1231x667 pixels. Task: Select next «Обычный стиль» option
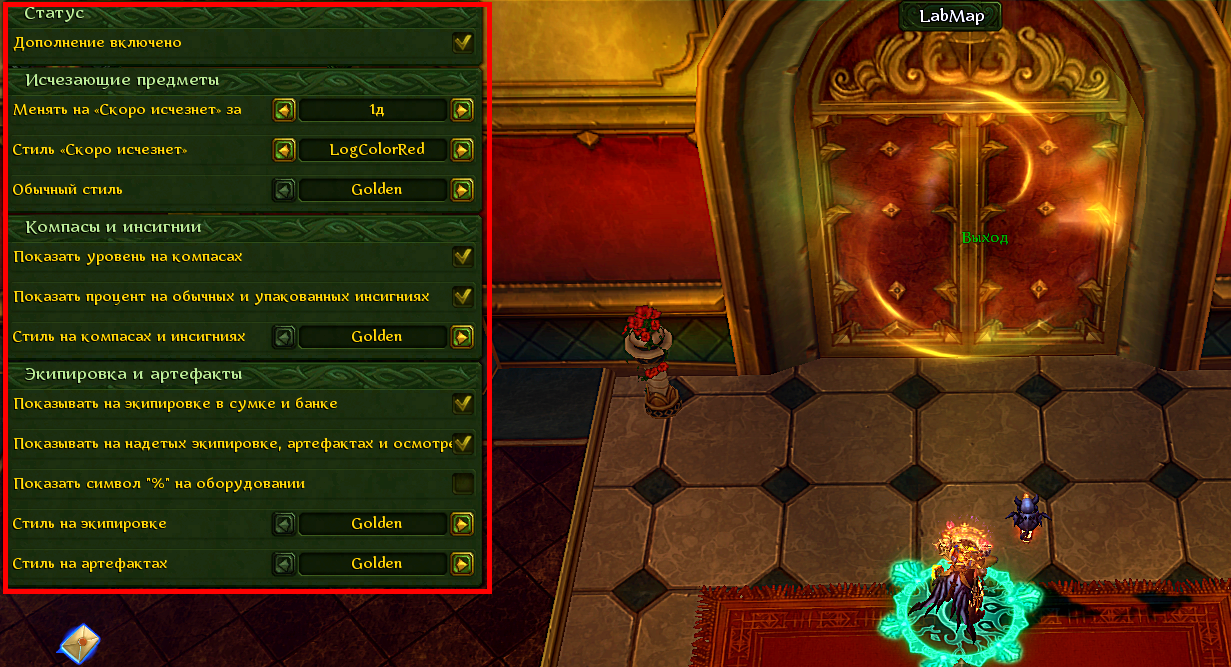pyautogui.click(x=462, y=189)
